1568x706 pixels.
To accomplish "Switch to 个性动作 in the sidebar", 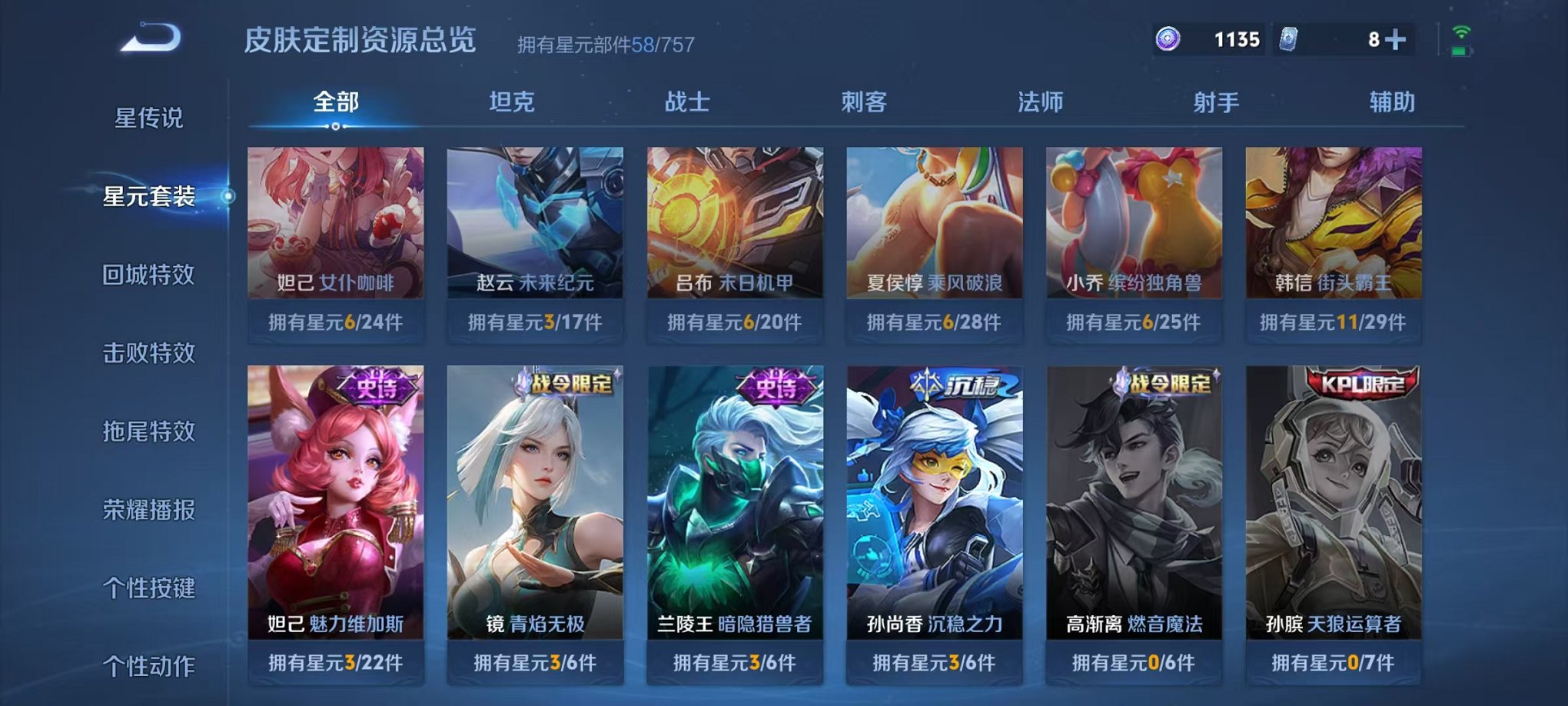I will point(150,667).
